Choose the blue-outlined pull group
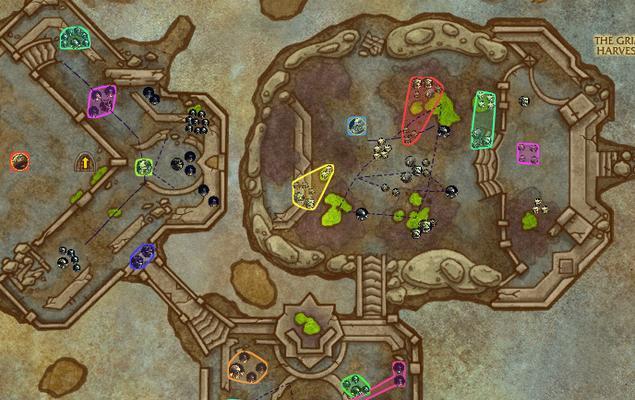This screenshot has width=635, height=400. click(x=143, y=256)
